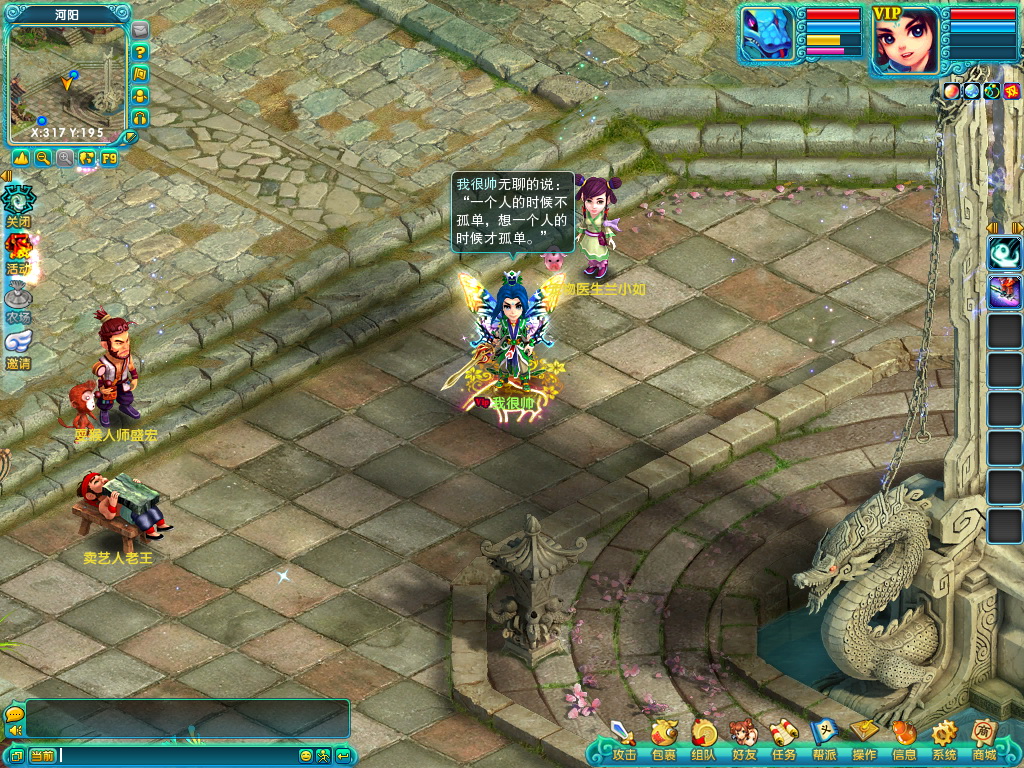Open the mail envelope beside the minimap

140,30
